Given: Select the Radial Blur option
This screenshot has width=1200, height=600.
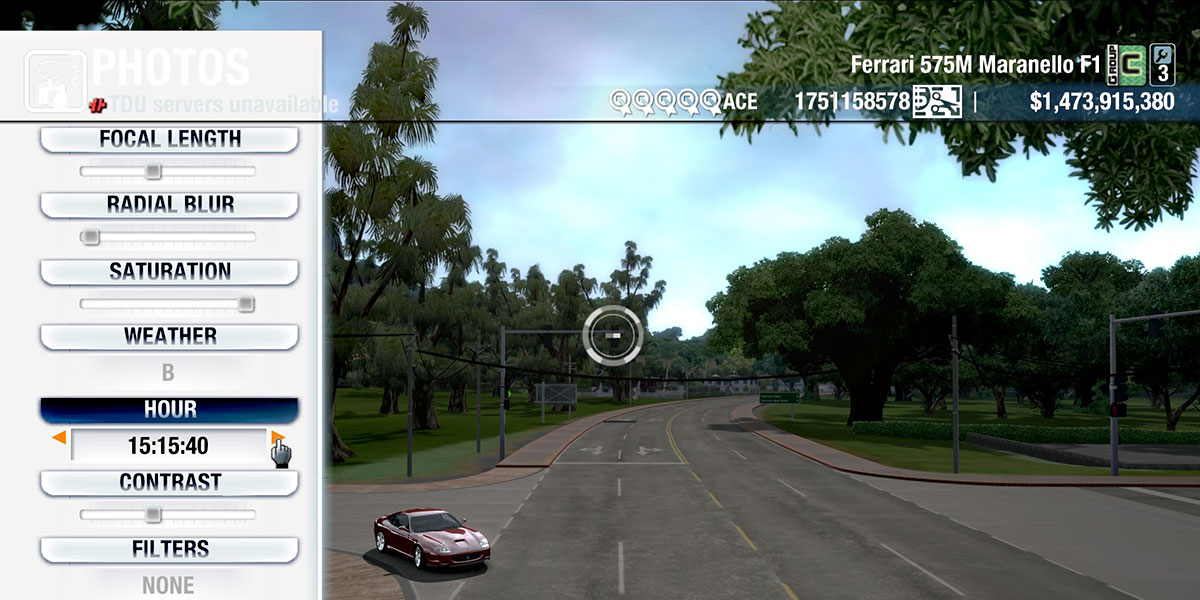Looking at the screenshot, I should click(169, 205).
